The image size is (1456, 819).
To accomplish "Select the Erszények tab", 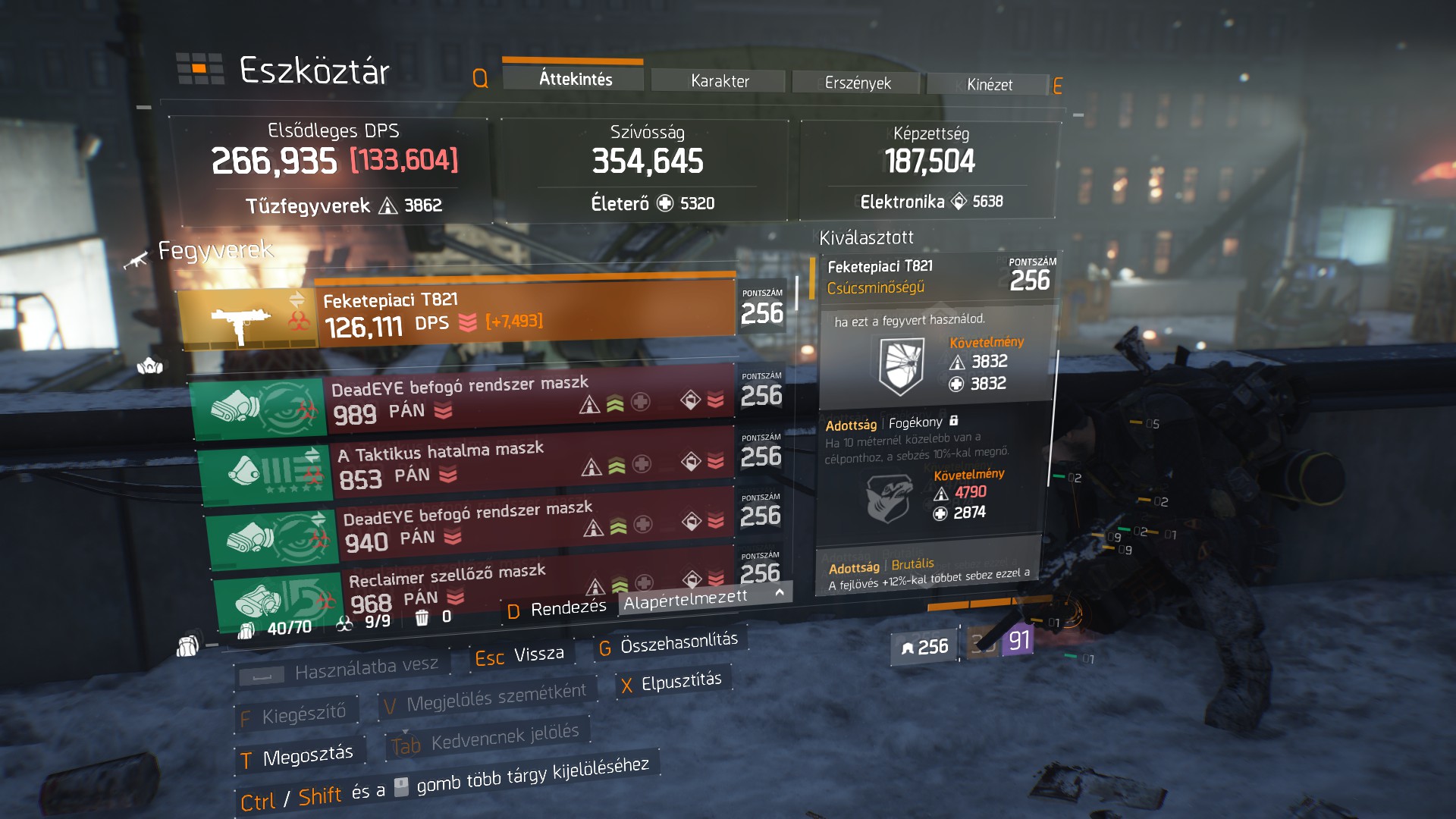I will [857, 83].
